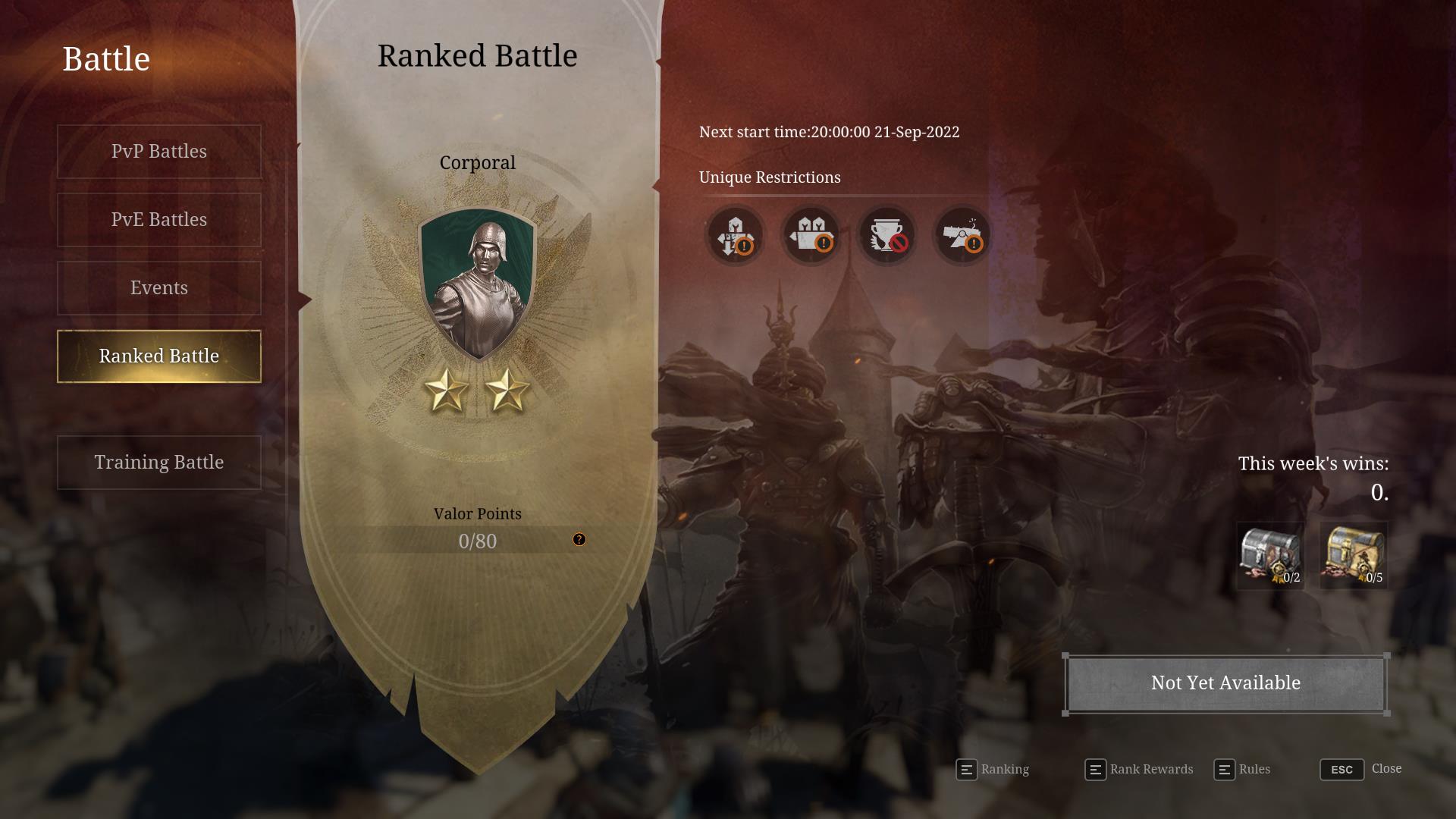Choose the Ranked Battle entry
Image resolution: width=1456 pixels, height=819 pixels.
click(159, 356)
